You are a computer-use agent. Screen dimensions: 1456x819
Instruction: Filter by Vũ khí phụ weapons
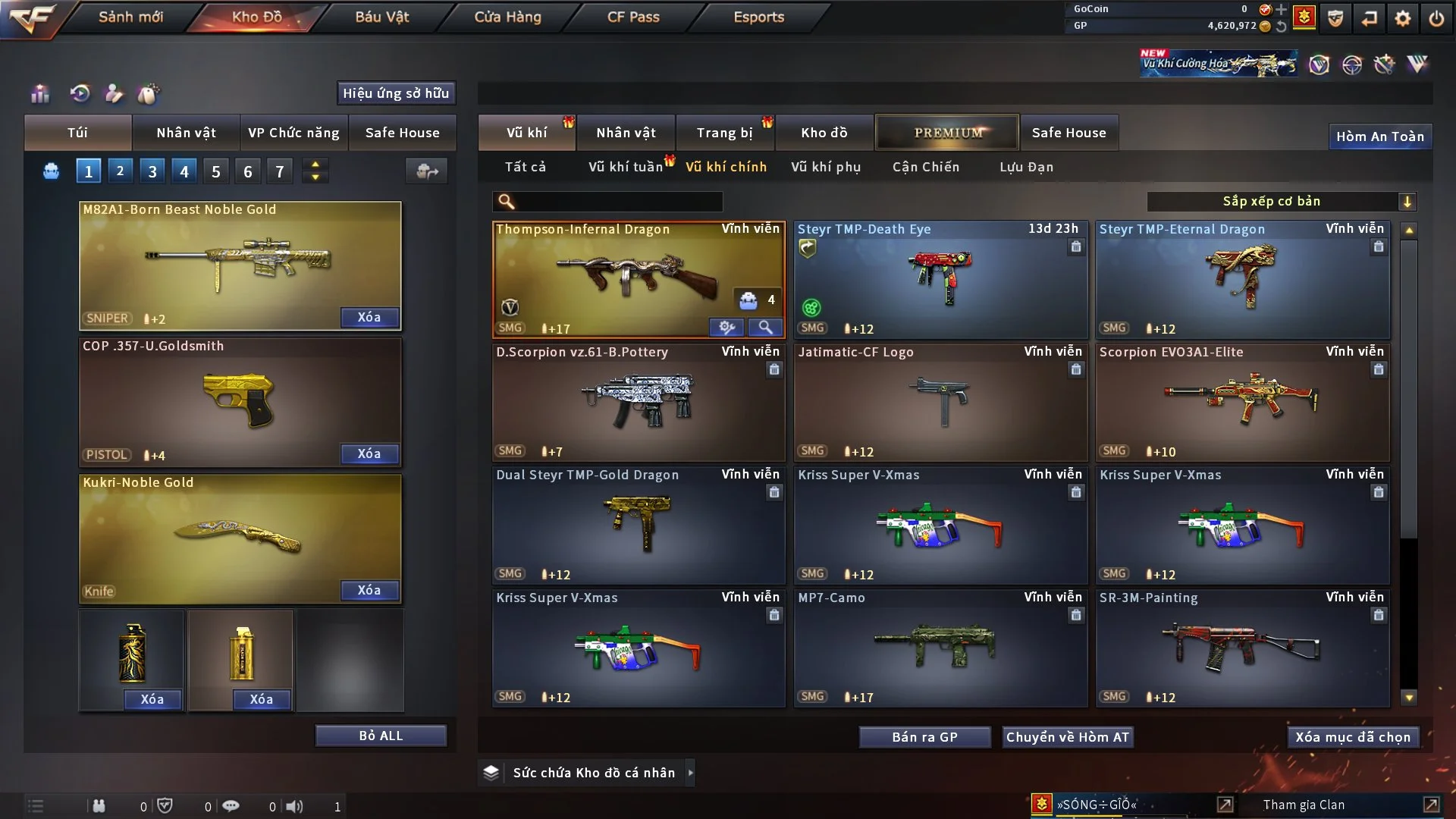826,167
